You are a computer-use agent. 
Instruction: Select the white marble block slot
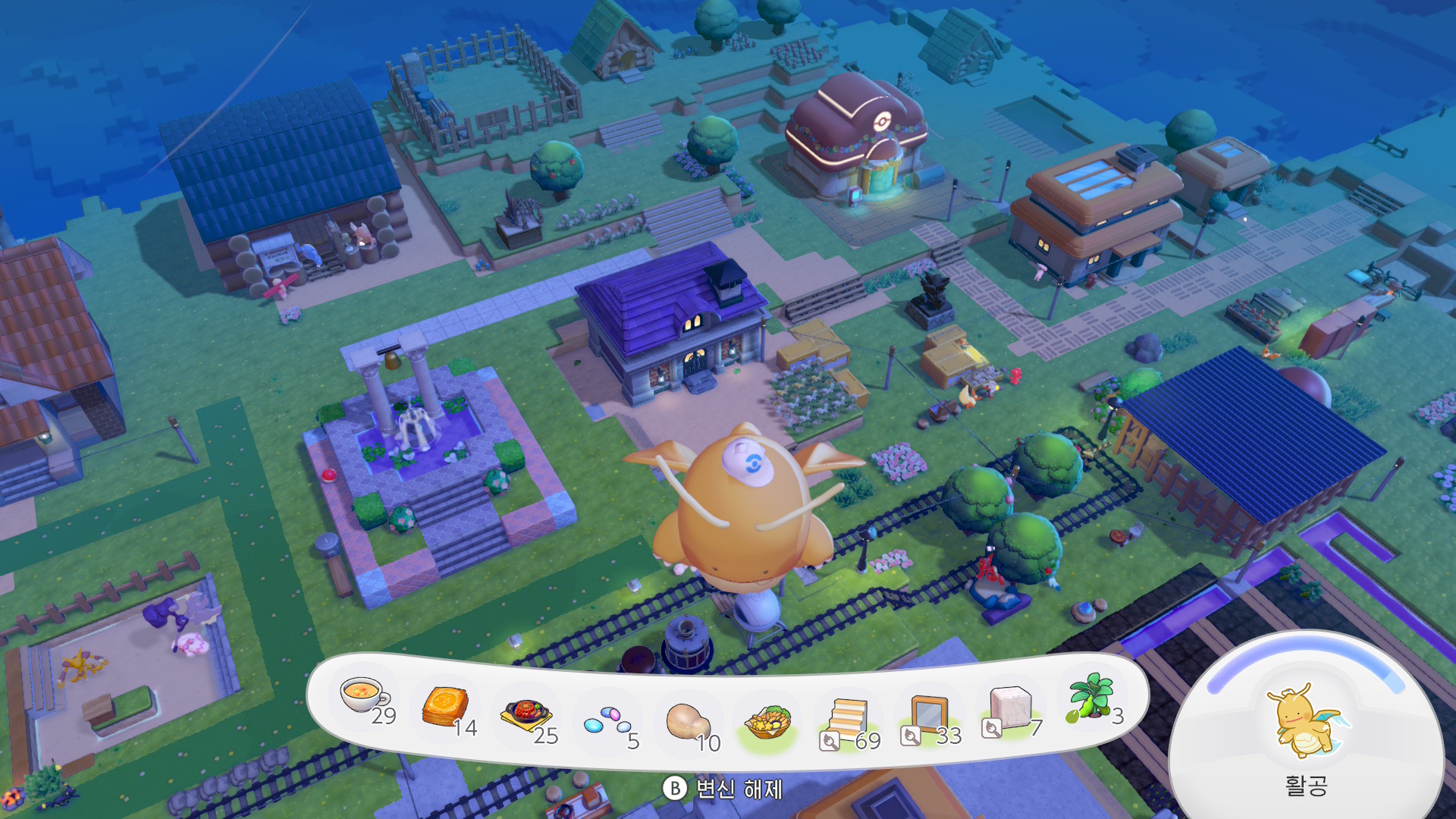1010,709
